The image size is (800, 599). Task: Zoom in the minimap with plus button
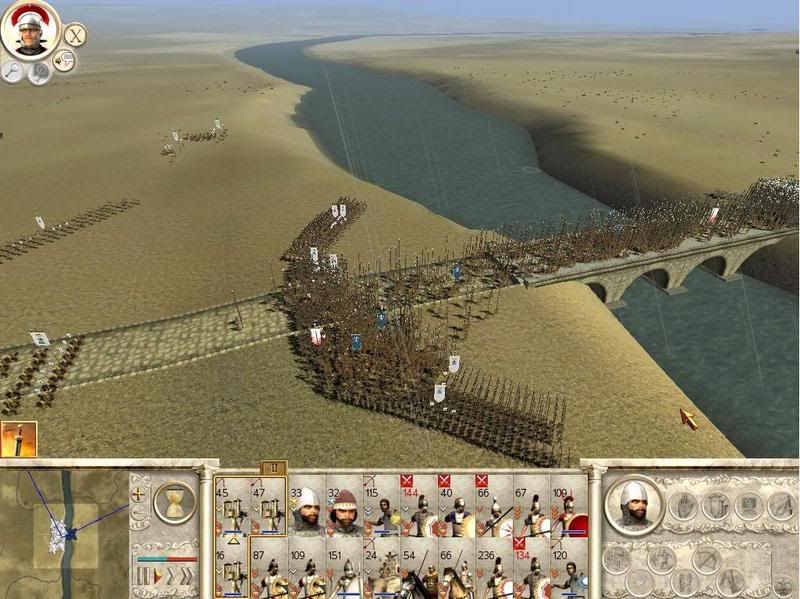140,493
